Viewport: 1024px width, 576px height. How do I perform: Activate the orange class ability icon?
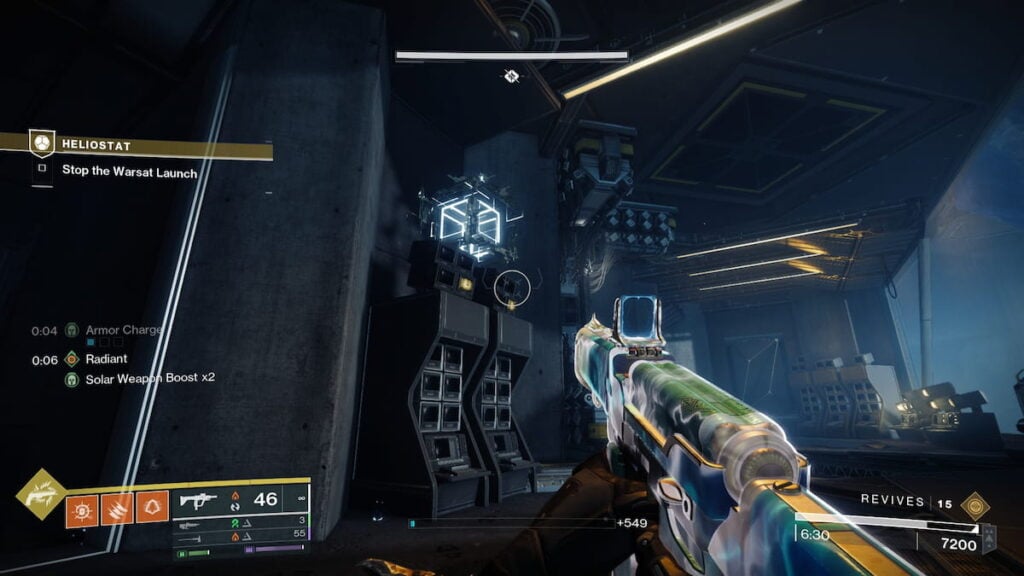152,509
